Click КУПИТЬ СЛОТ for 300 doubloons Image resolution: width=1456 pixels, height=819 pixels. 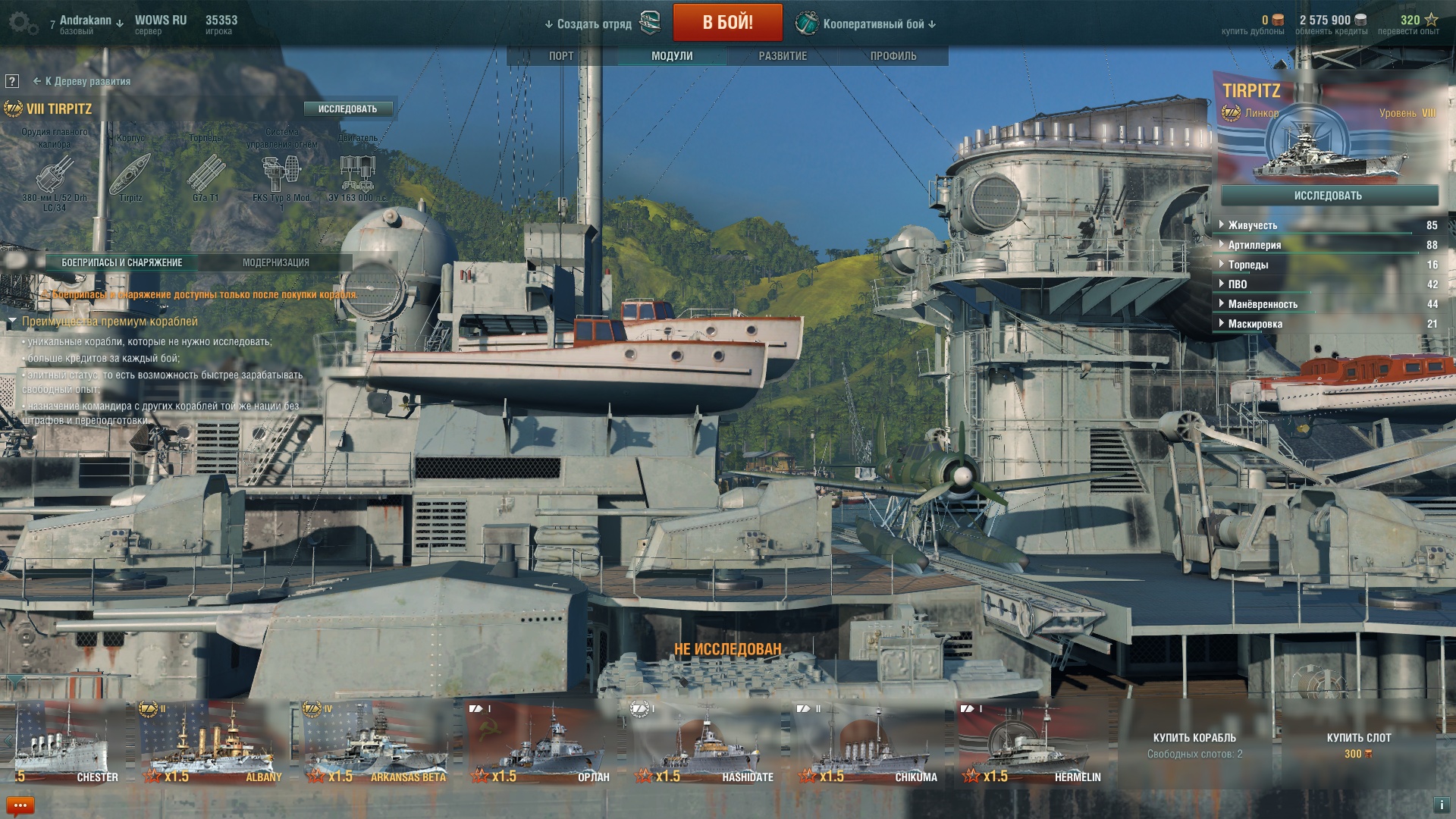point(1358,744)
